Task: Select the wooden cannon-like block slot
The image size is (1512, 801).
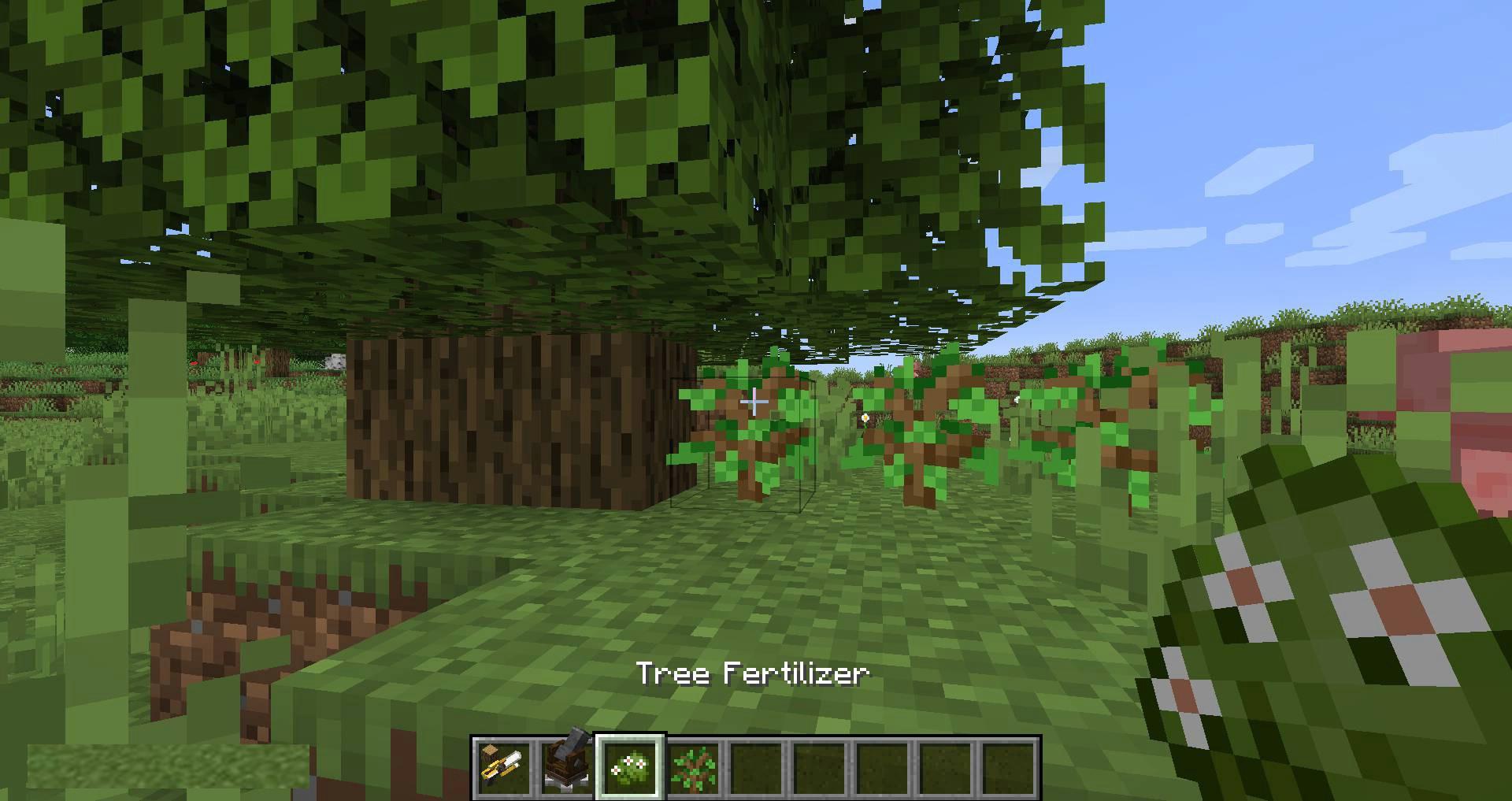Action: [567, 767]
